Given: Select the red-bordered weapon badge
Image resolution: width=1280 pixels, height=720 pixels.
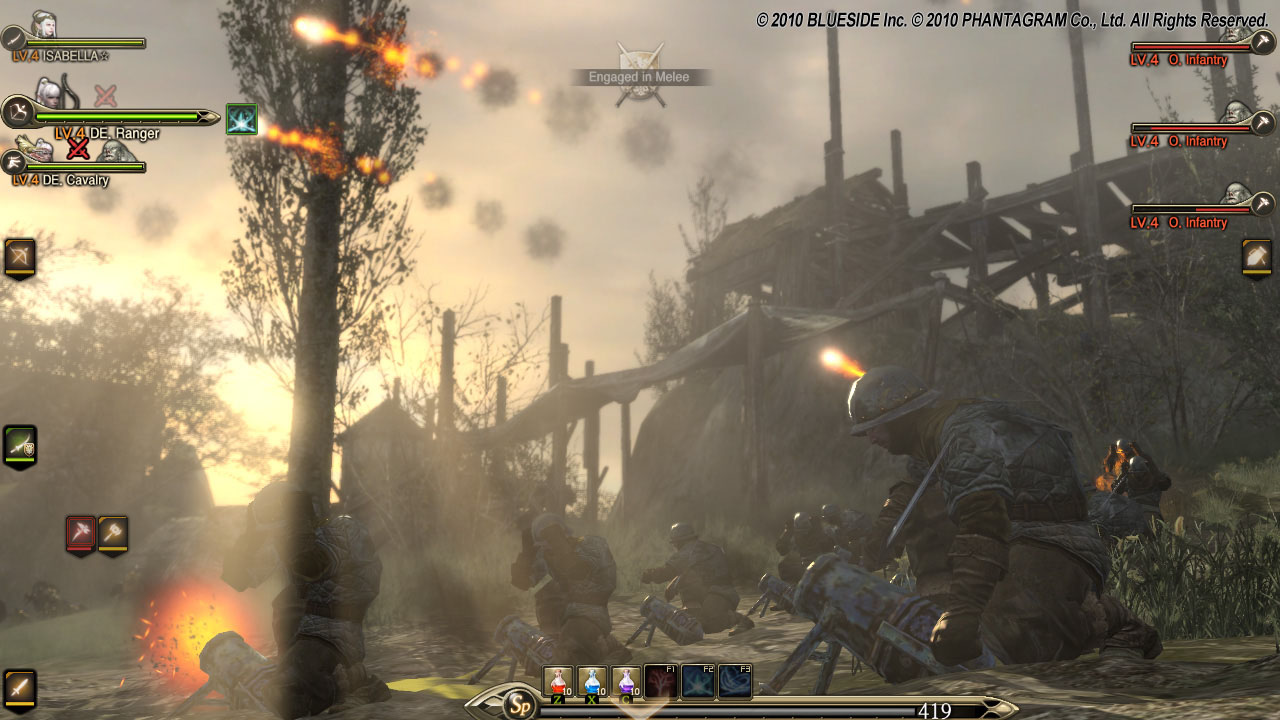Looking at the screenshot, I should click(81, 533).
